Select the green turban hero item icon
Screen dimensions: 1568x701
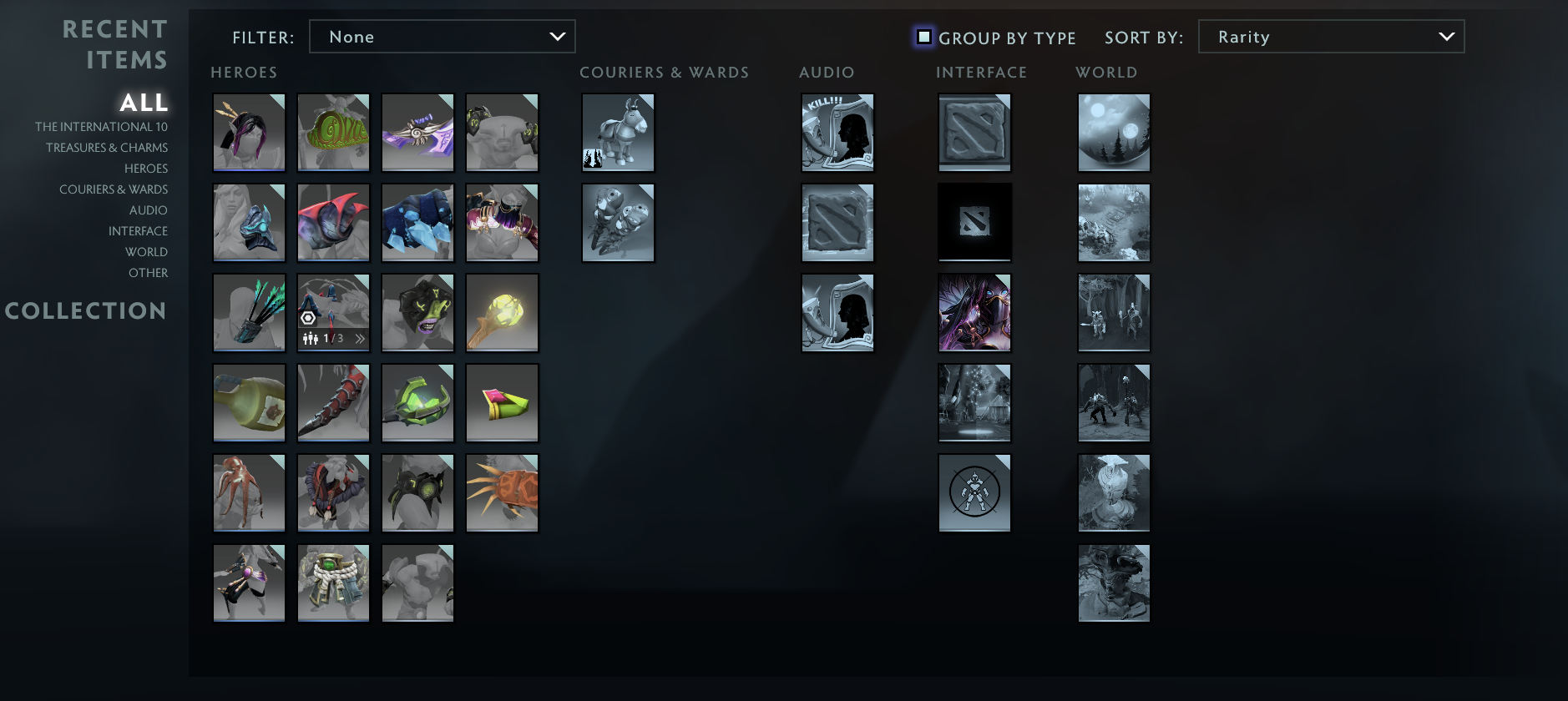[333, 132]
